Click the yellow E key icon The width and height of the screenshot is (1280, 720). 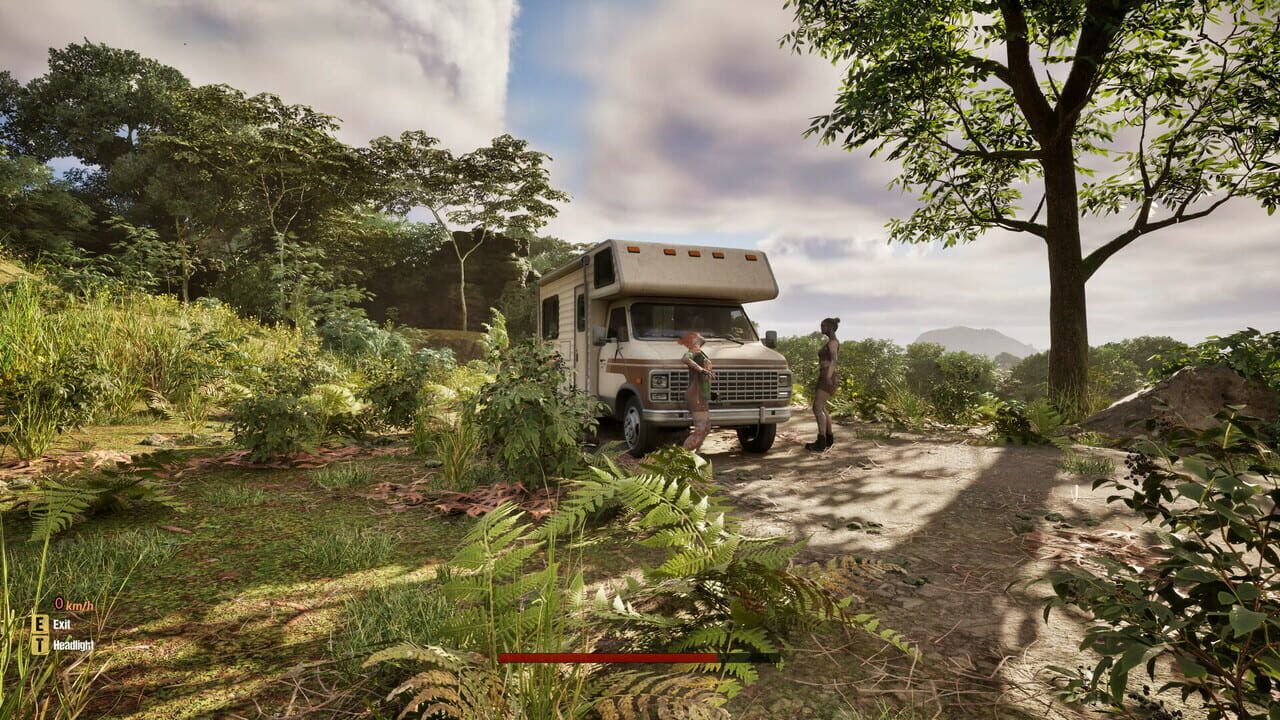39,623
